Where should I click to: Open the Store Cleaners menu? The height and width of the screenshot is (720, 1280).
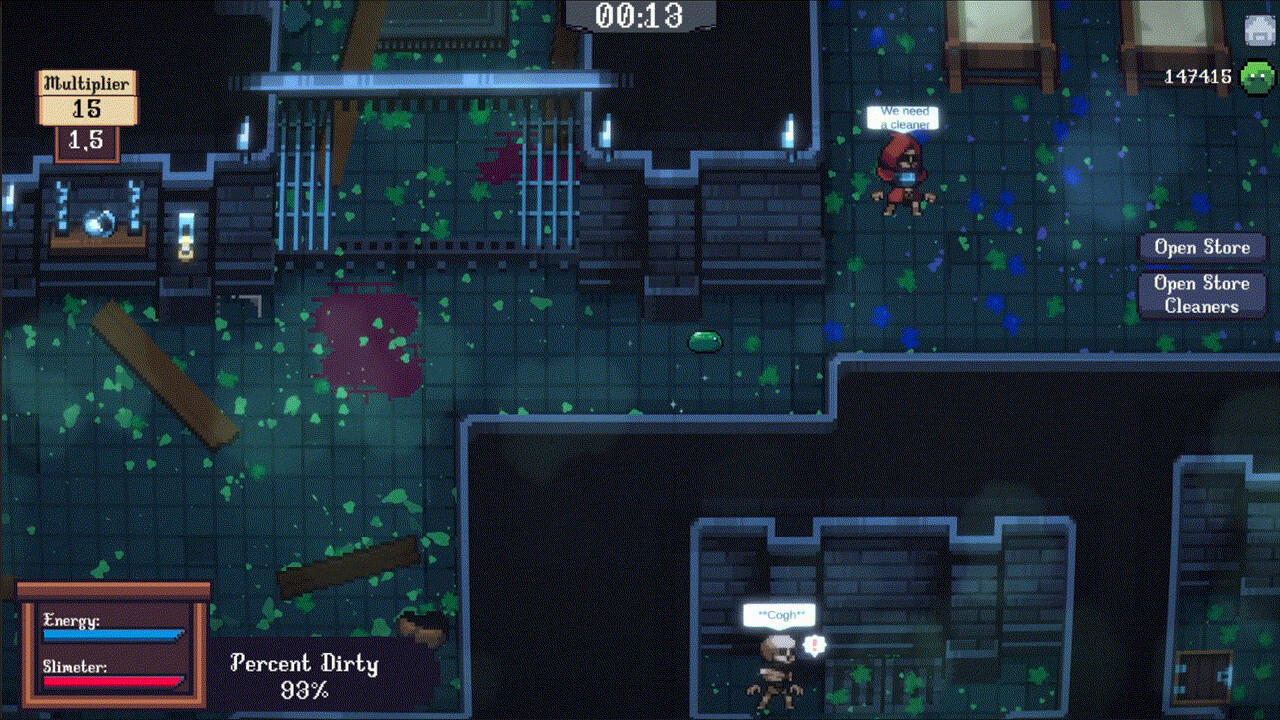point(1202,295)
